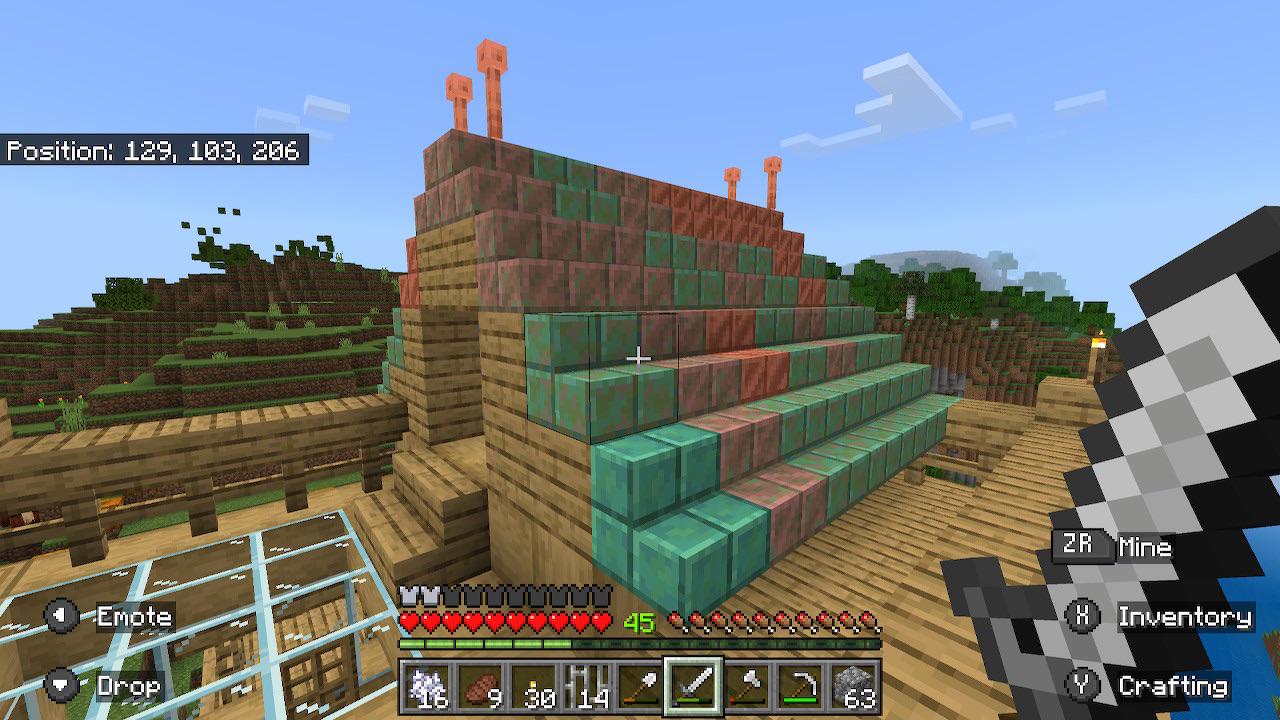Image resolution: width=1280 pixels, height=720 pixels.
Task: Choose the torch stack in the hotbar
Action: pyautogui.click(x=534, y=689)
